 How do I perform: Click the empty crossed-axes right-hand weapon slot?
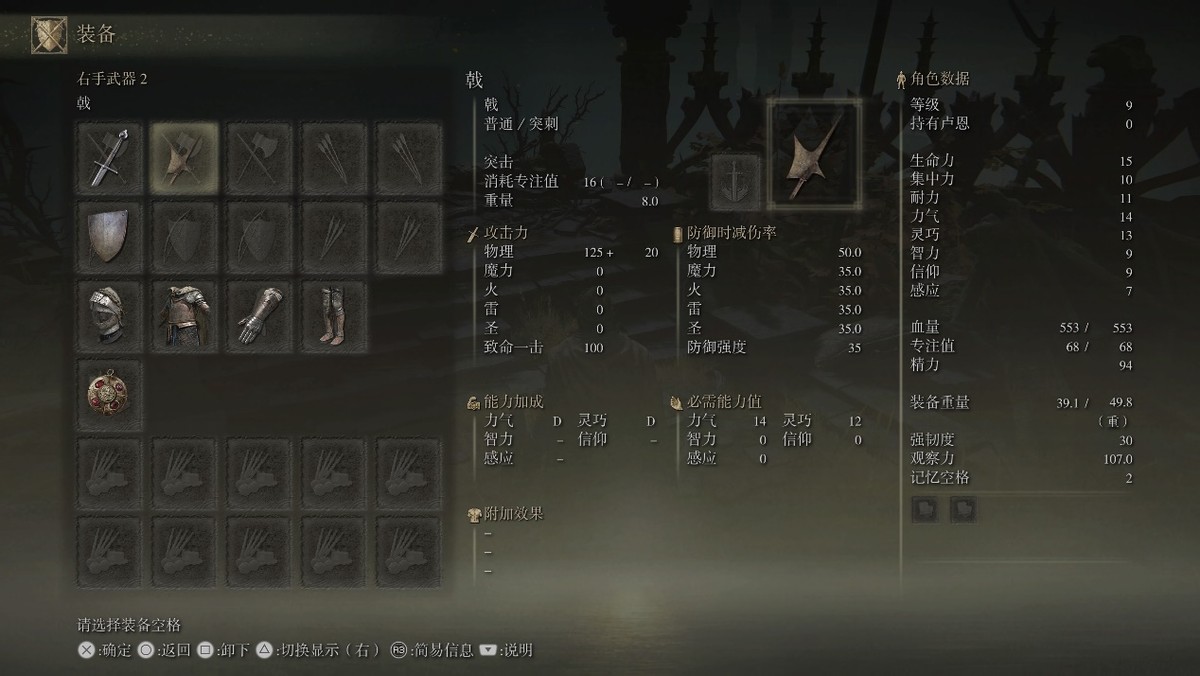[x=260, y=158]
